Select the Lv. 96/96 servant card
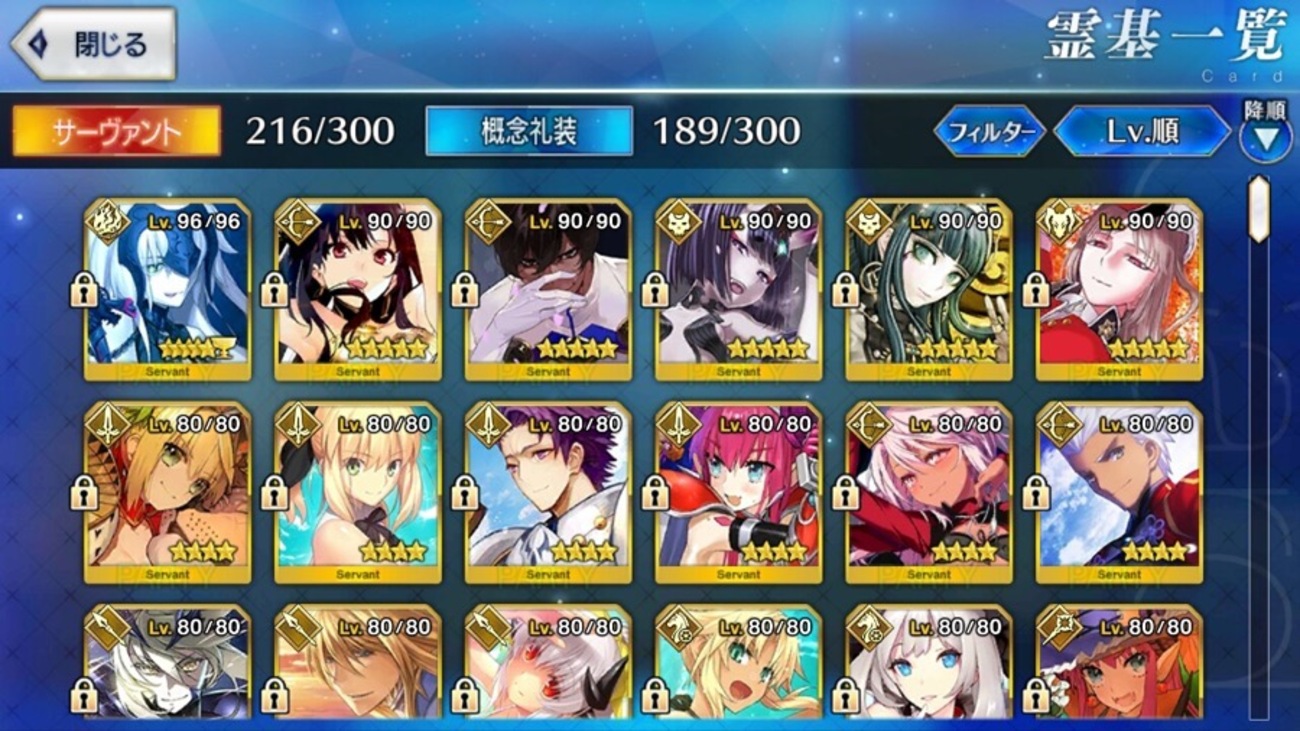The width and height of the screenshot is (1300, 731). point(167,289)
